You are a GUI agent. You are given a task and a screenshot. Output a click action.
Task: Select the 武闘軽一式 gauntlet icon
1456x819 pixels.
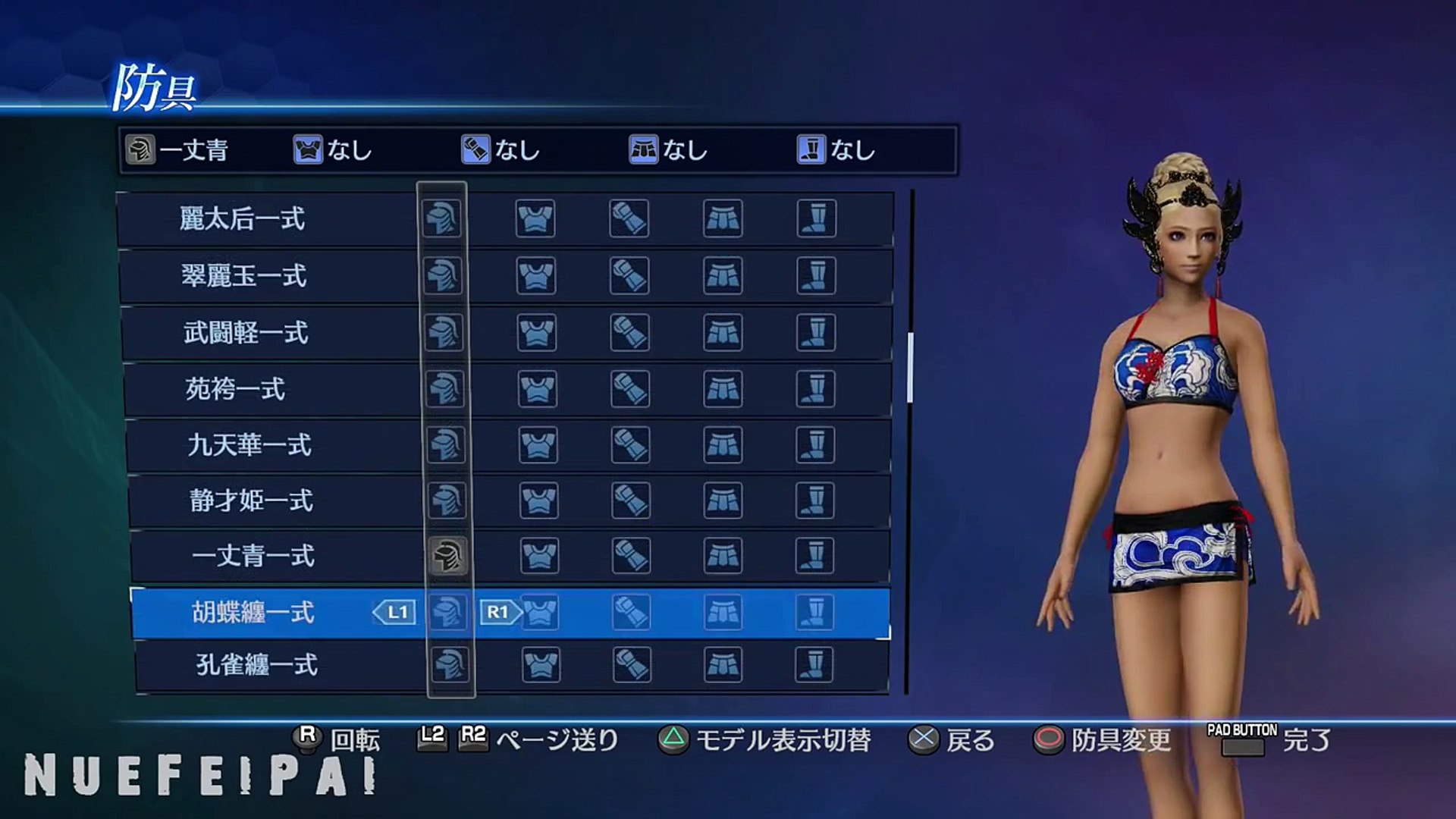click(629, 333)
